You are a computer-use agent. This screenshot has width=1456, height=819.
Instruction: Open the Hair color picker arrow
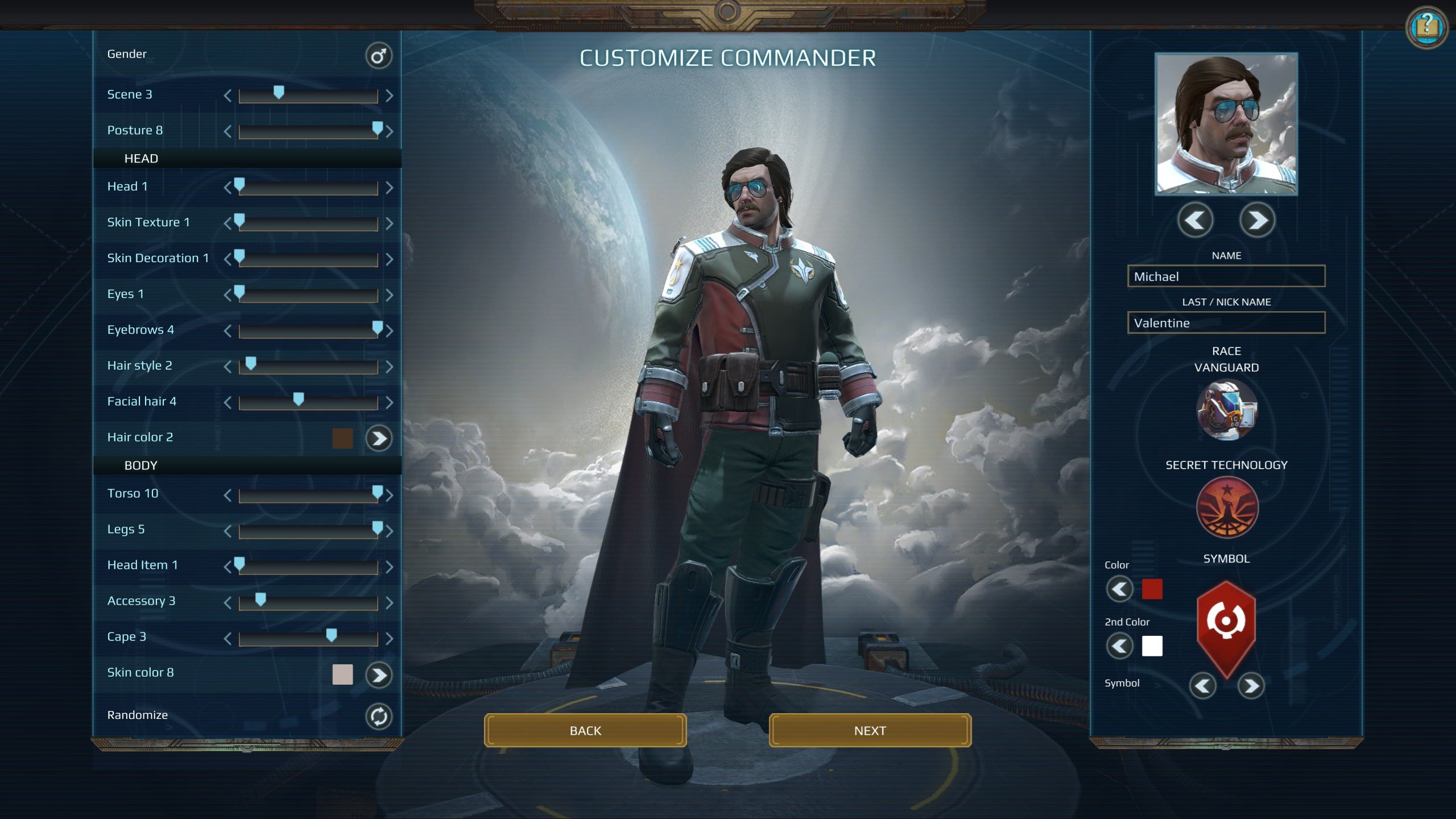[379, 439]
